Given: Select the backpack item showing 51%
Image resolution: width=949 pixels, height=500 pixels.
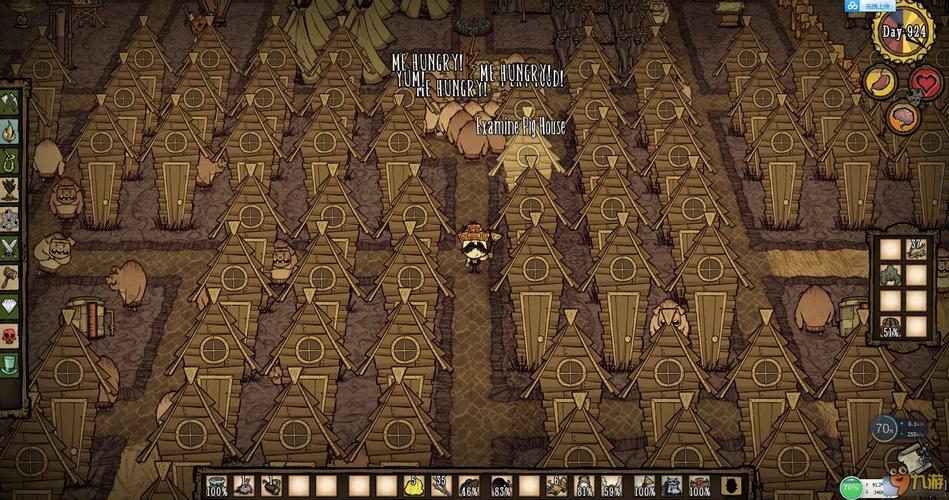Looking at the screenshot, I should pos(889,326).
